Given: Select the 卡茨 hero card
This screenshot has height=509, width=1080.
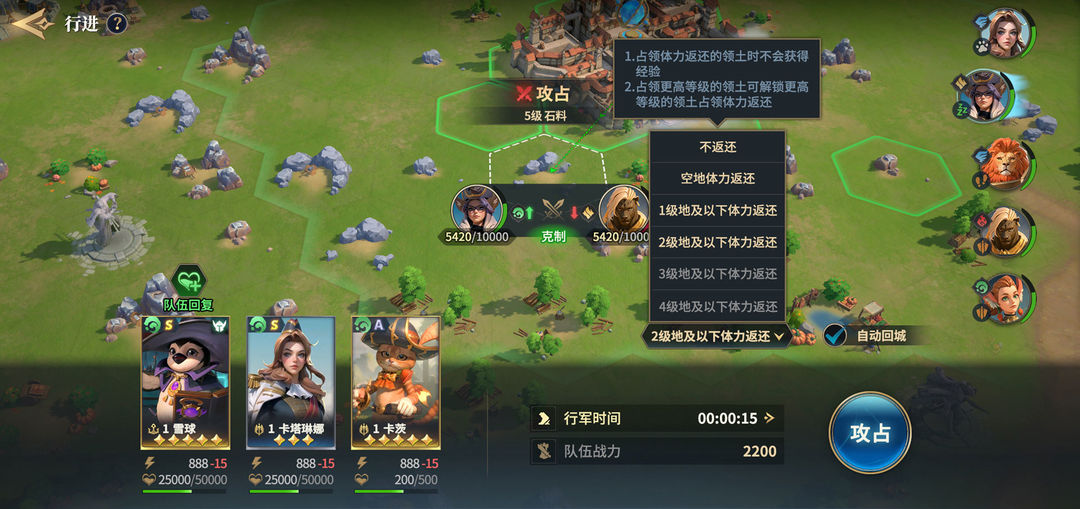Looking at the screenshot, I should coord(396,382).
